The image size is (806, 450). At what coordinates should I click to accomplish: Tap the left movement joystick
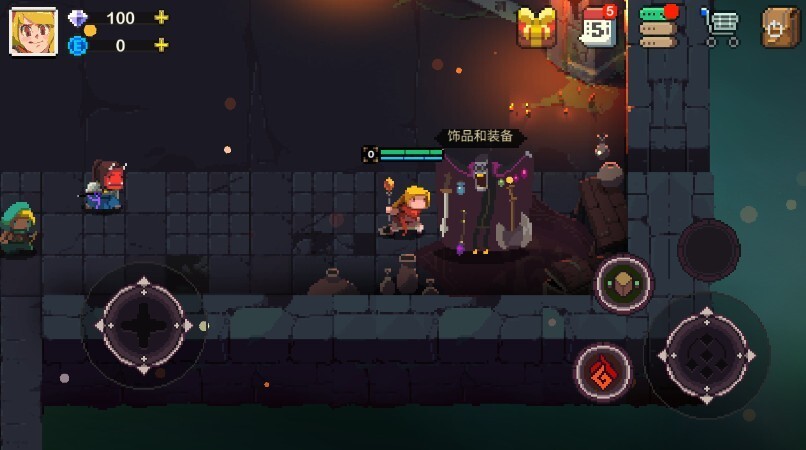tap(144, 325)
